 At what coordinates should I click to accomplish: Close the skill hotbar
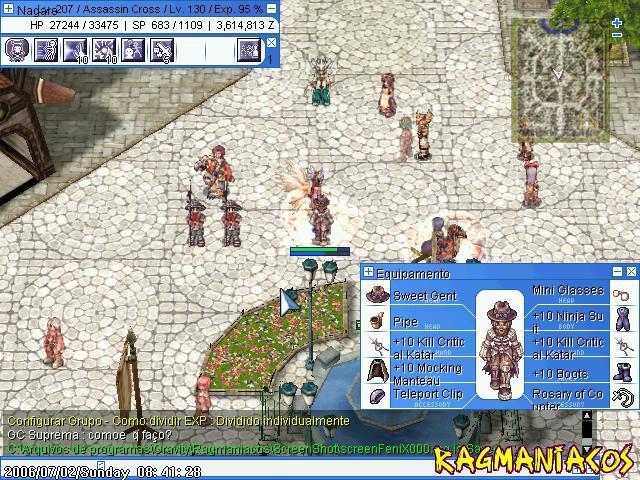click(272, 42)
